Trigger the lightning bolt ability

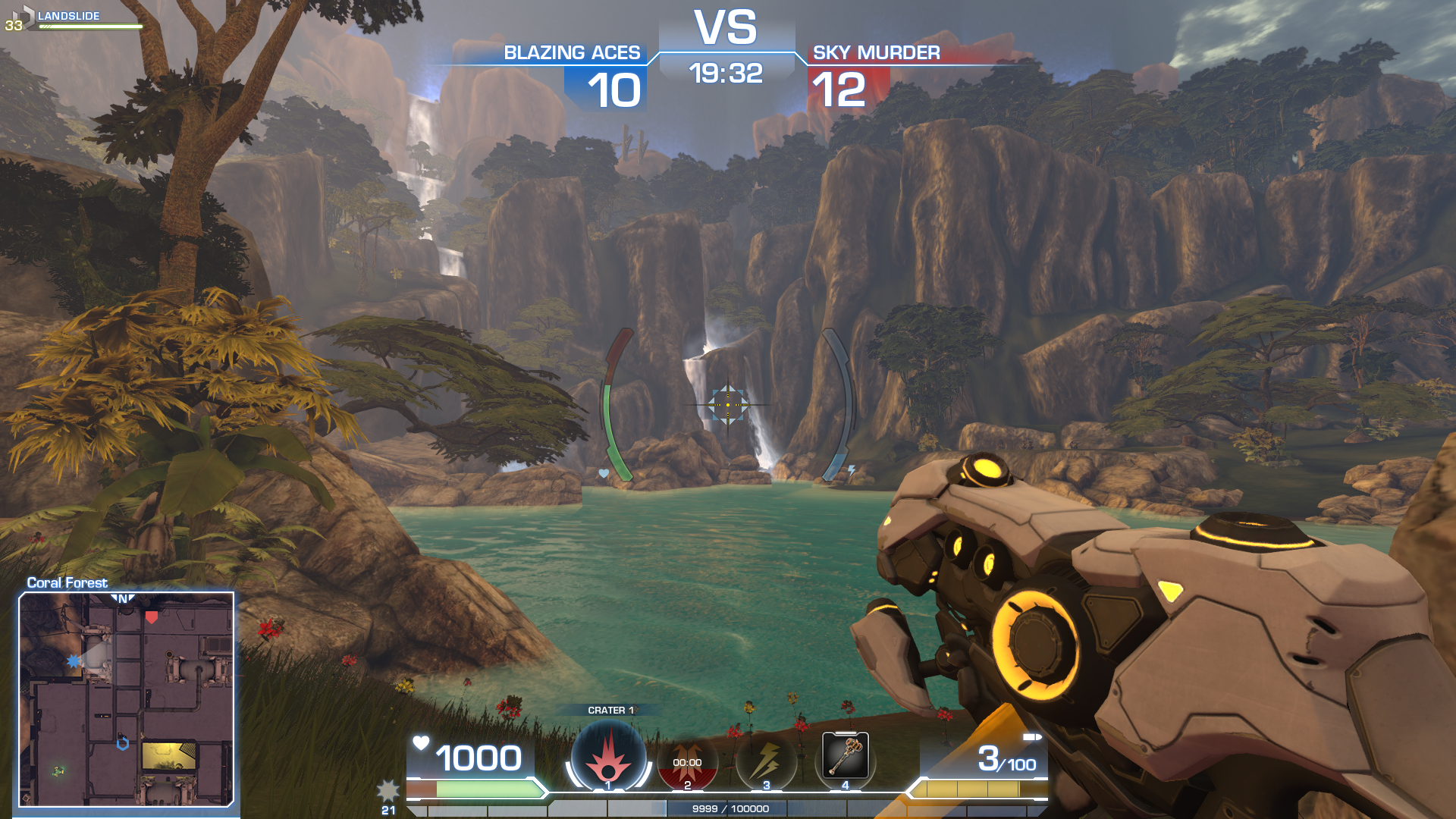(x=766, y=761)
